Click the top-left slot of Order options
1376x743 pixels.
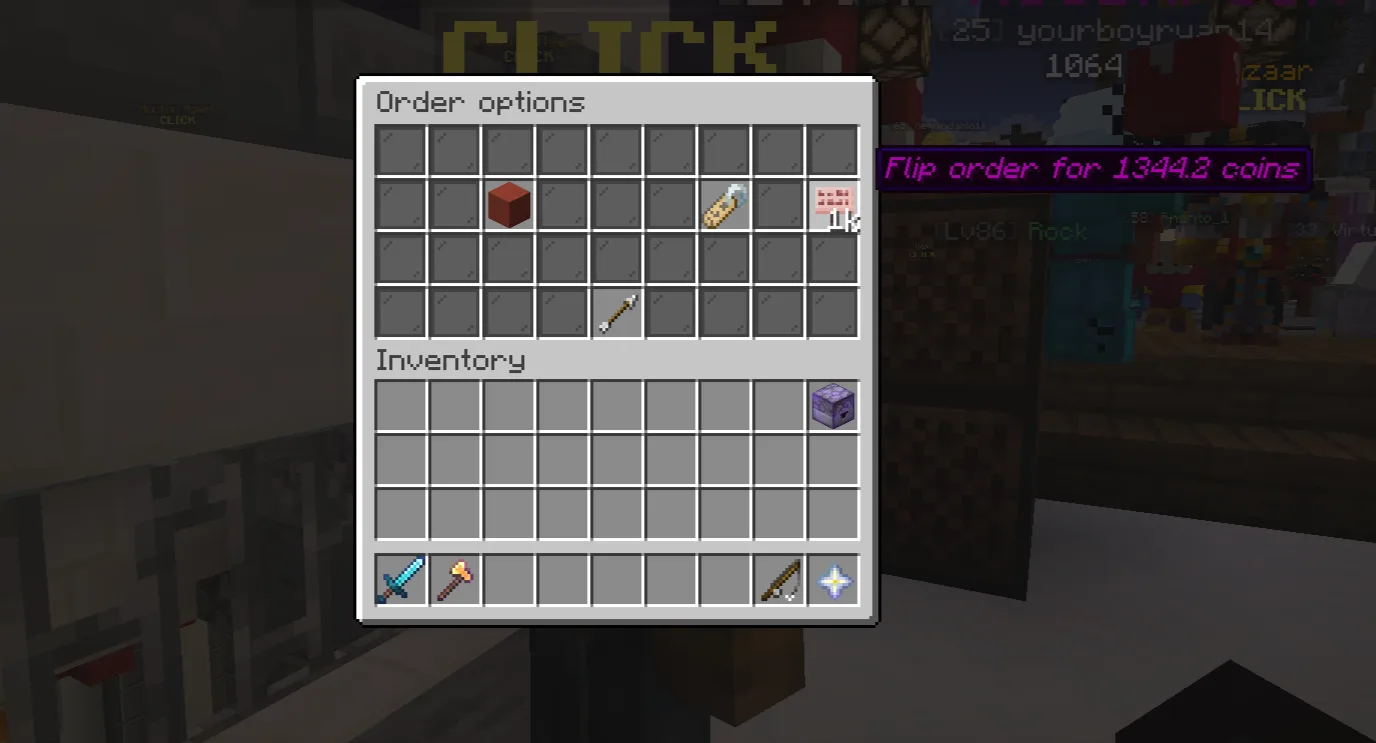pos(400,150)
